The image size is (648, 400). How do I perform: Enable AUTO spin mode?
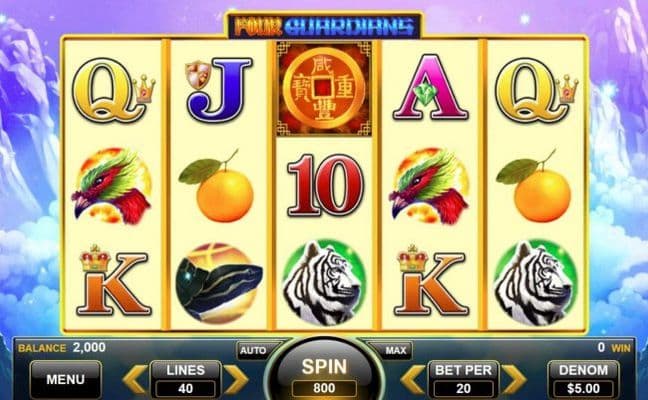pyautogui.click(x=250, y=351)
